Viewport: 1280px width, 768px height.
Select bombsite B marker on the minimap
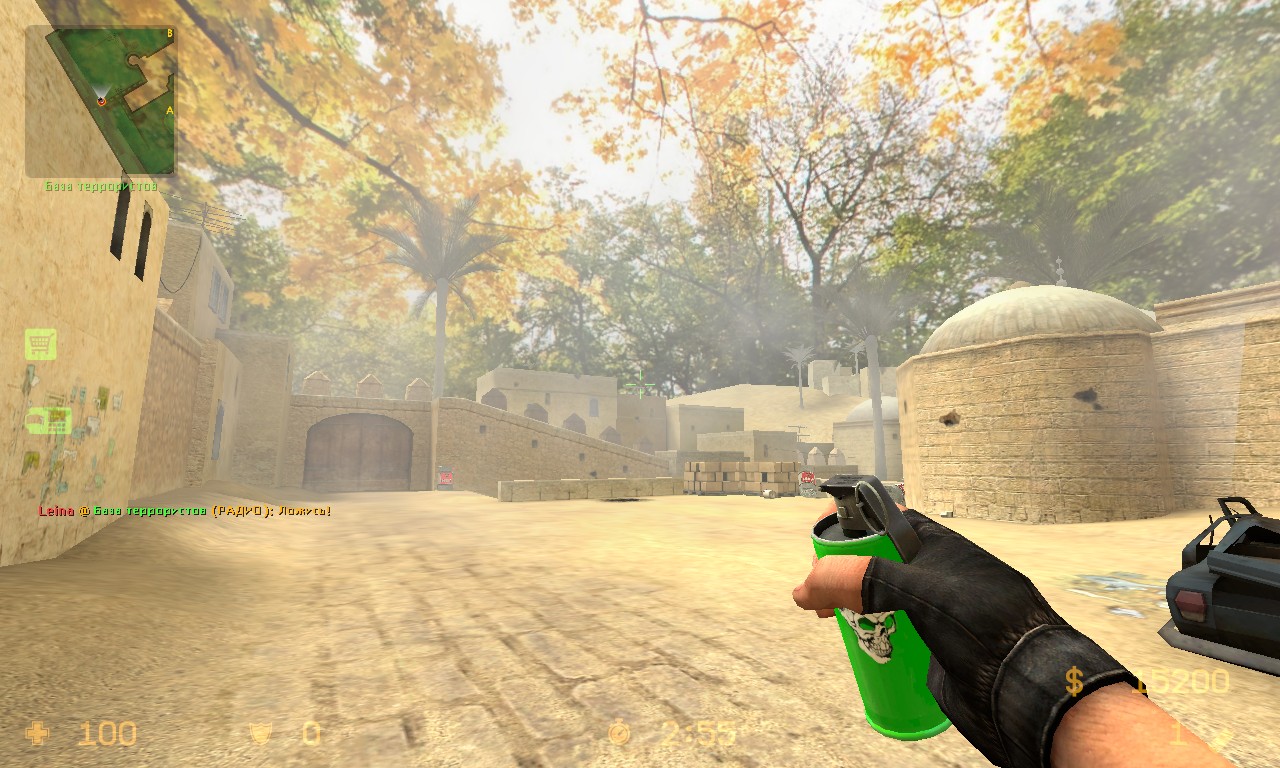coord(169,33)
